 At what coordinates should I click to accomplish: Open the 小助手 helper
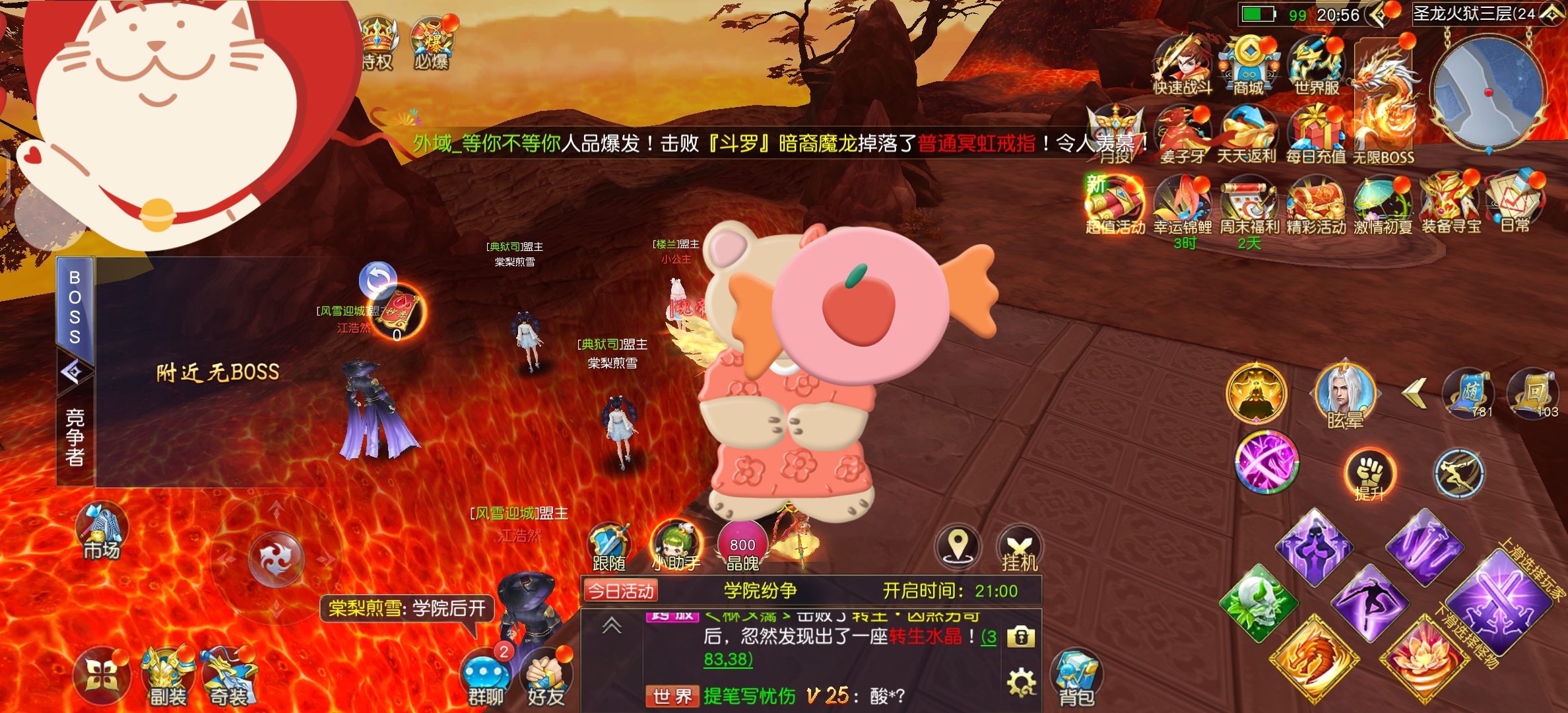pos(675,547)
